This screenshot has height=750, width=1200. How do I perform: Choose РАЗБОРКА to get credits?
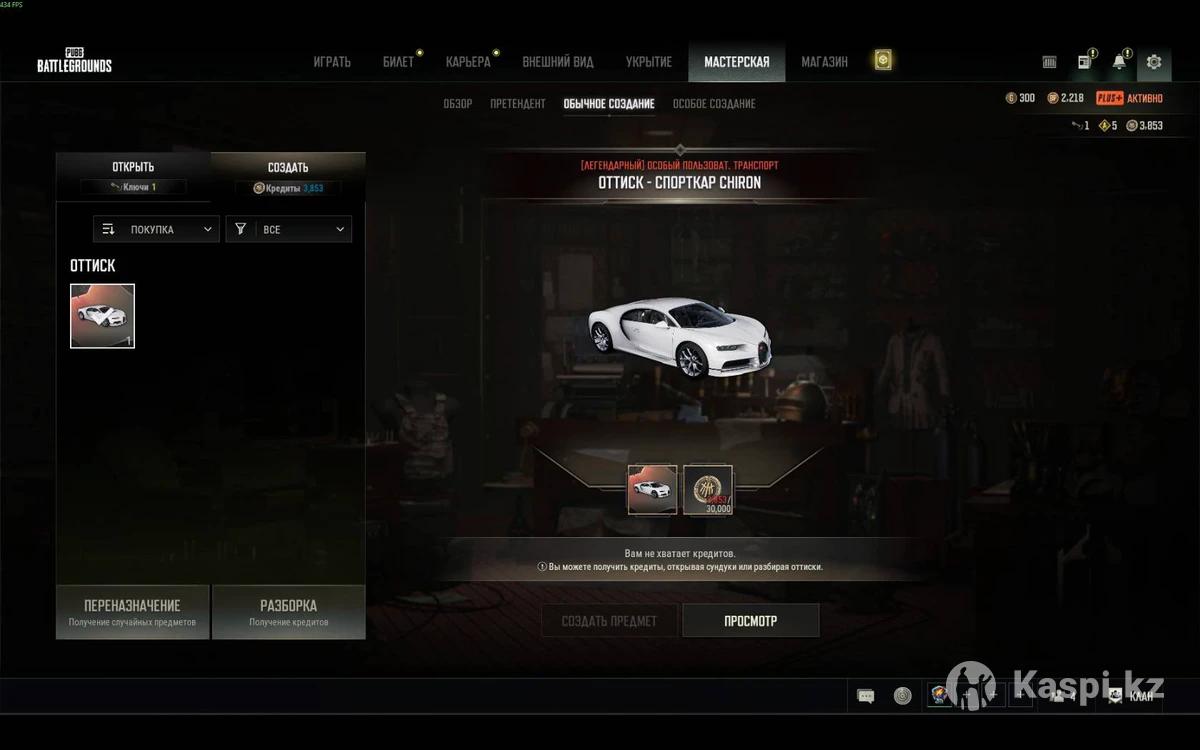[x=289, y=612]
